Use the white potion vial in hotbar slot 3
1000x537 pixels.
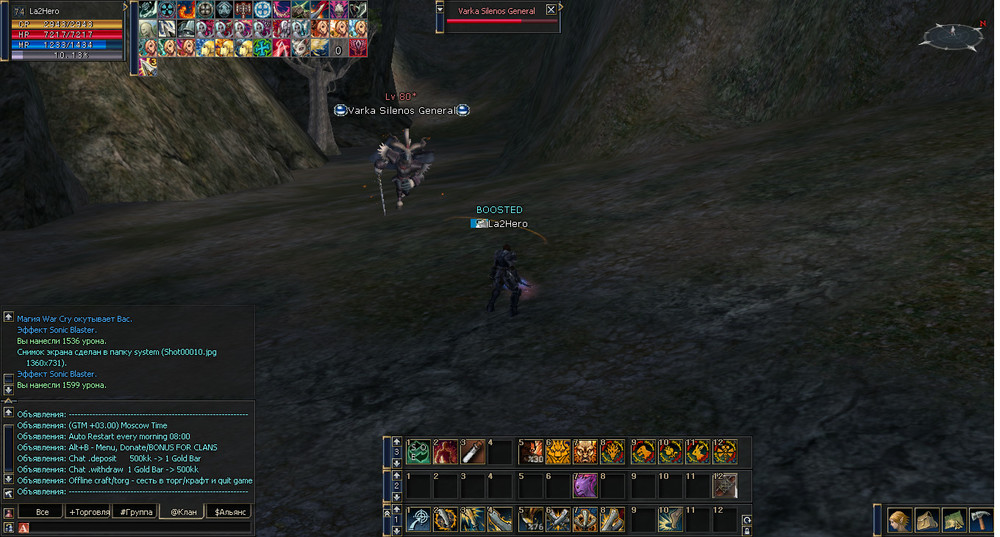click(473, 452)
